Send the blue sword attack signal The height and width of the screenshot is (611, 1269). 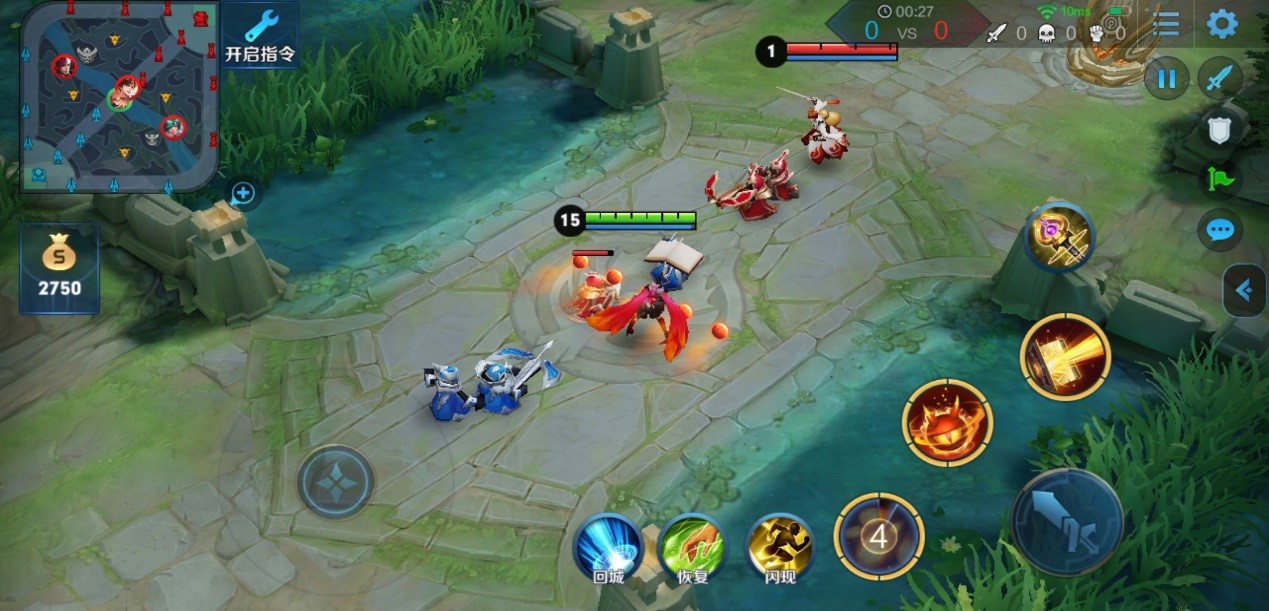1220,78
